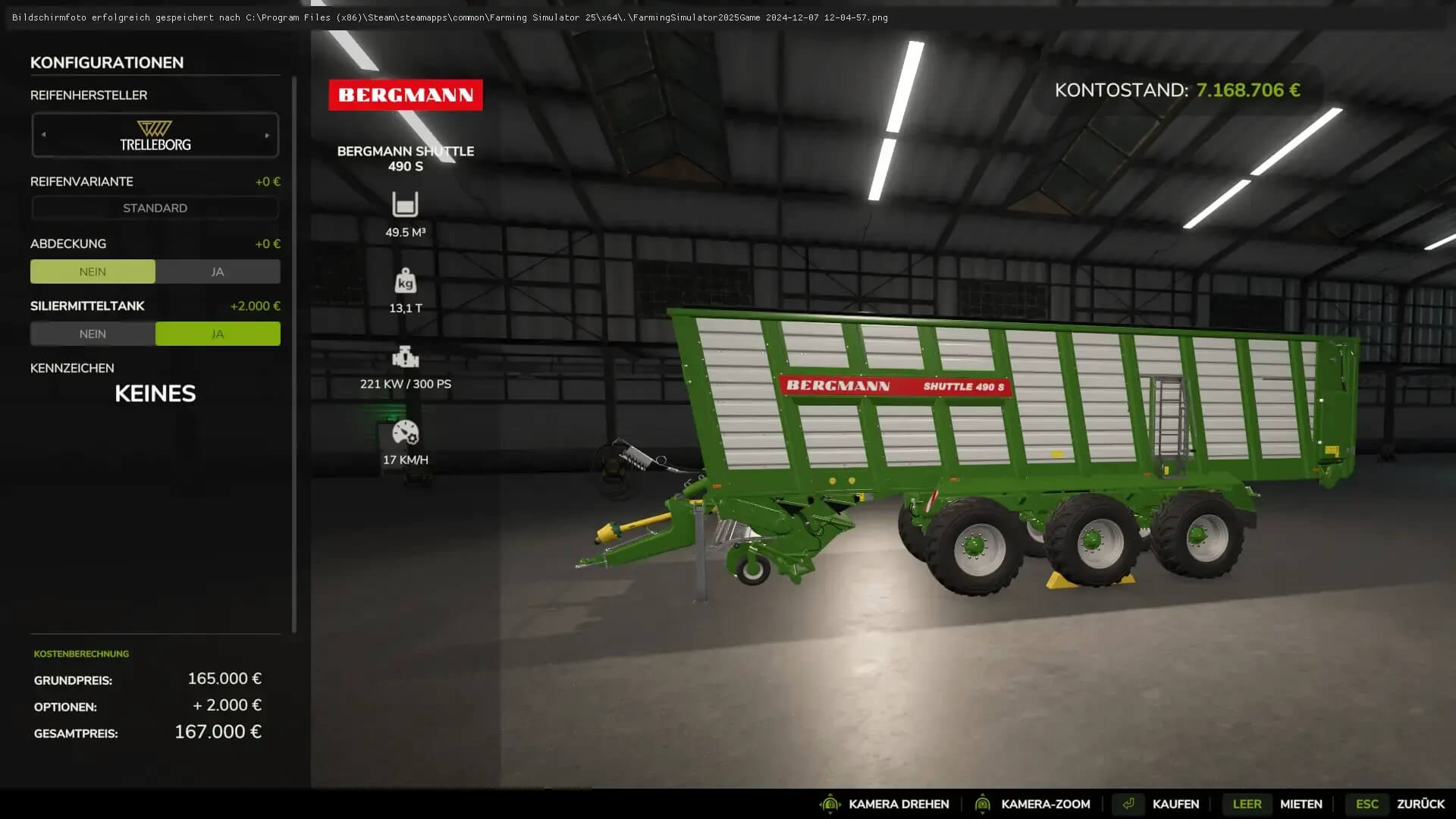Image resolution: width=1456 pixels, height=819 pixels.
Task: Go back with the Zurück button
Action: click(x=1420, y=804)
